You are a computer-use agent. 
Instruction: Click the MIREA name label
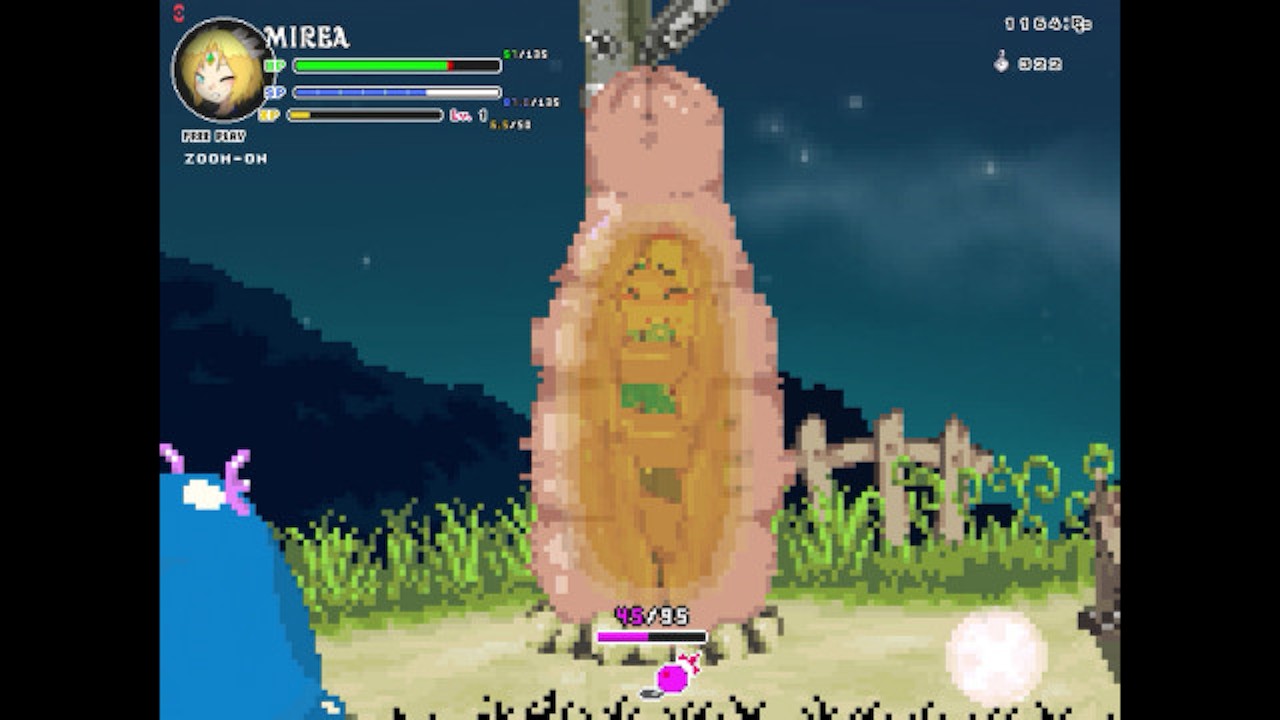(305, 35)
